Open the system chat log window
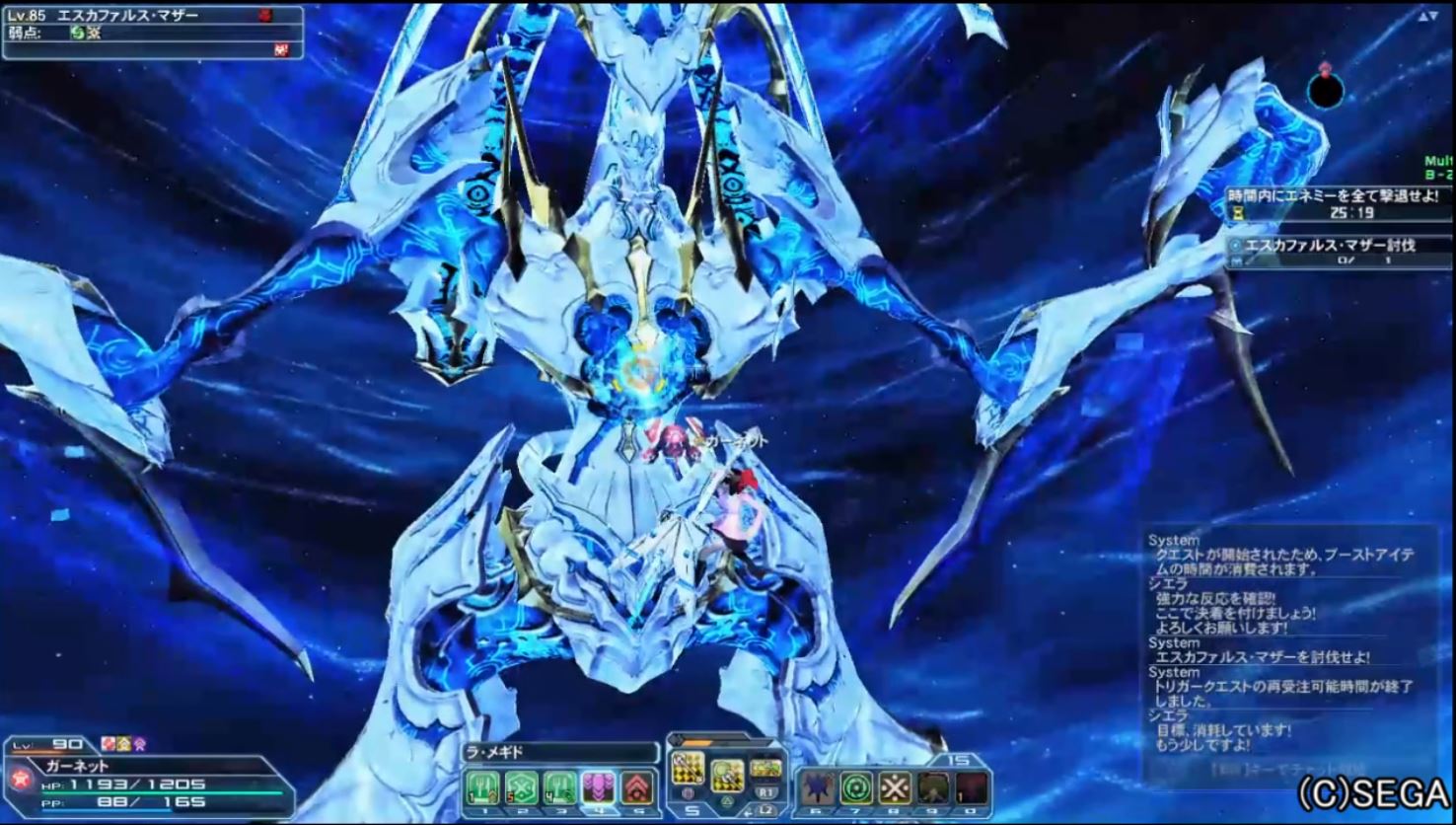The image size is (1456, 825). click(1290, 651)
